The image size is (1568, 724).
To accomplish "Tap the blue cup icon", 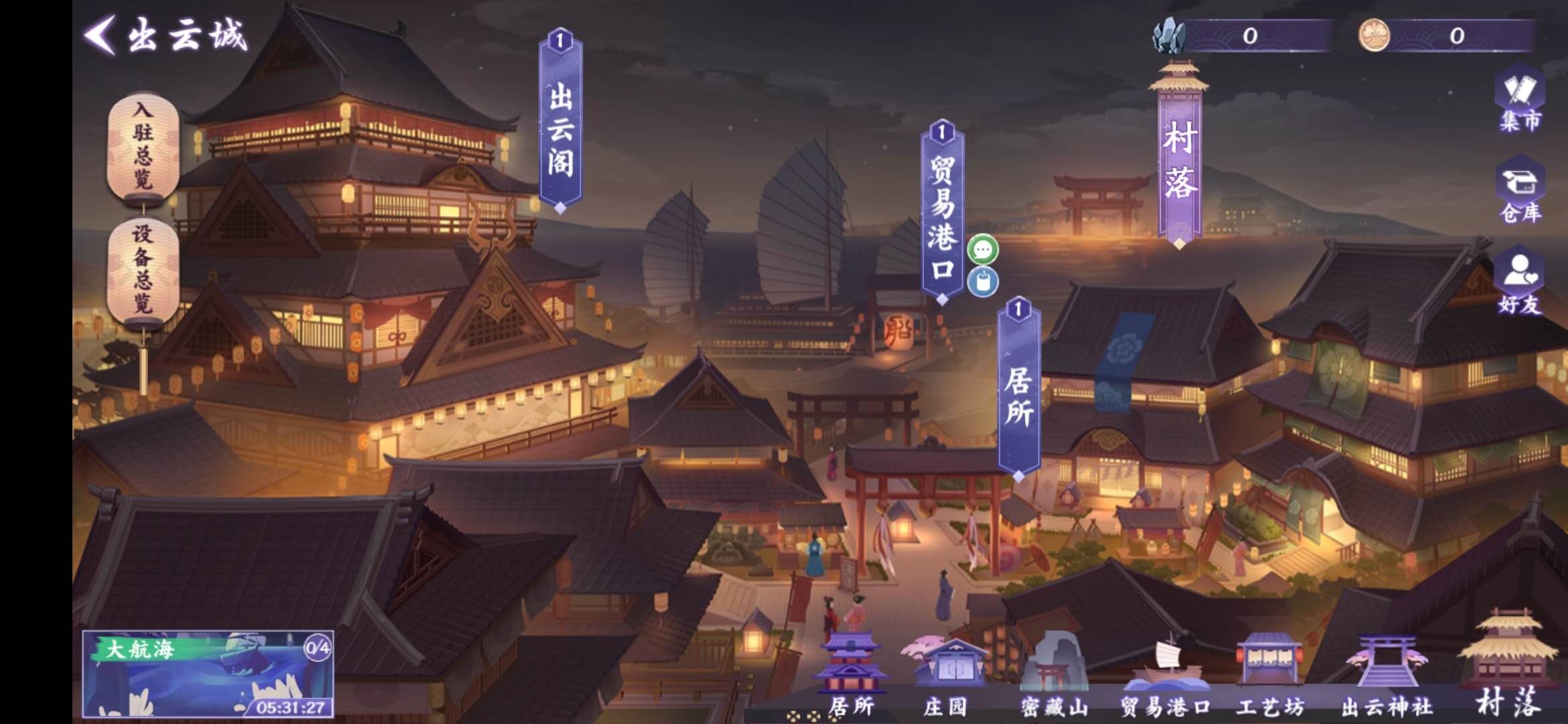I will [x=983, y=282].
